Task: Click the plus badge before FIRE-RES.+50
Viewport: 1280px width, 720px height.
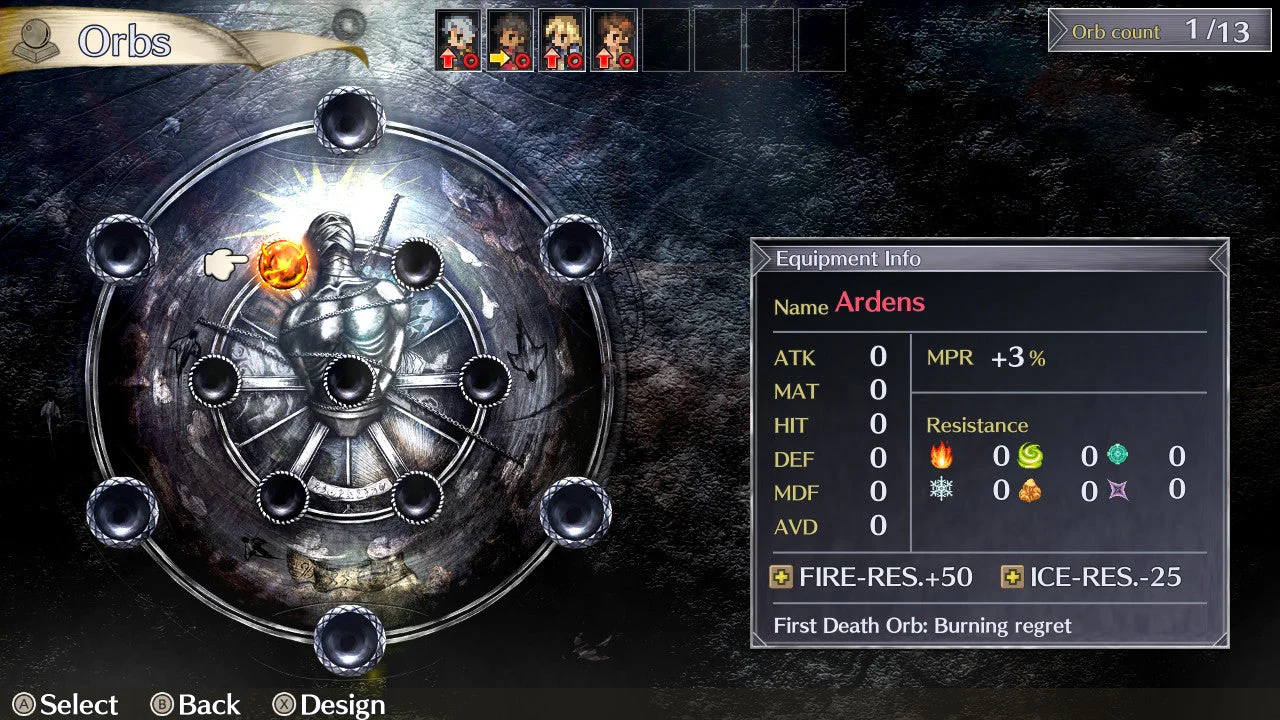Action: (x=781, y=577)
